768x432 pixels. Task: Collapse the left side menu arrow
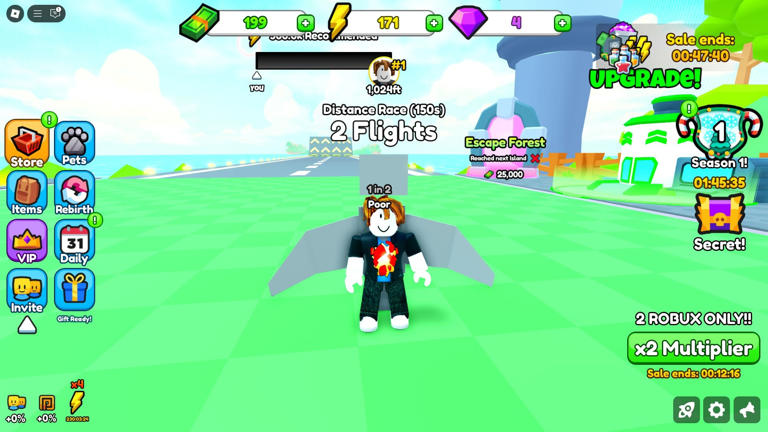tap(27, 325)
